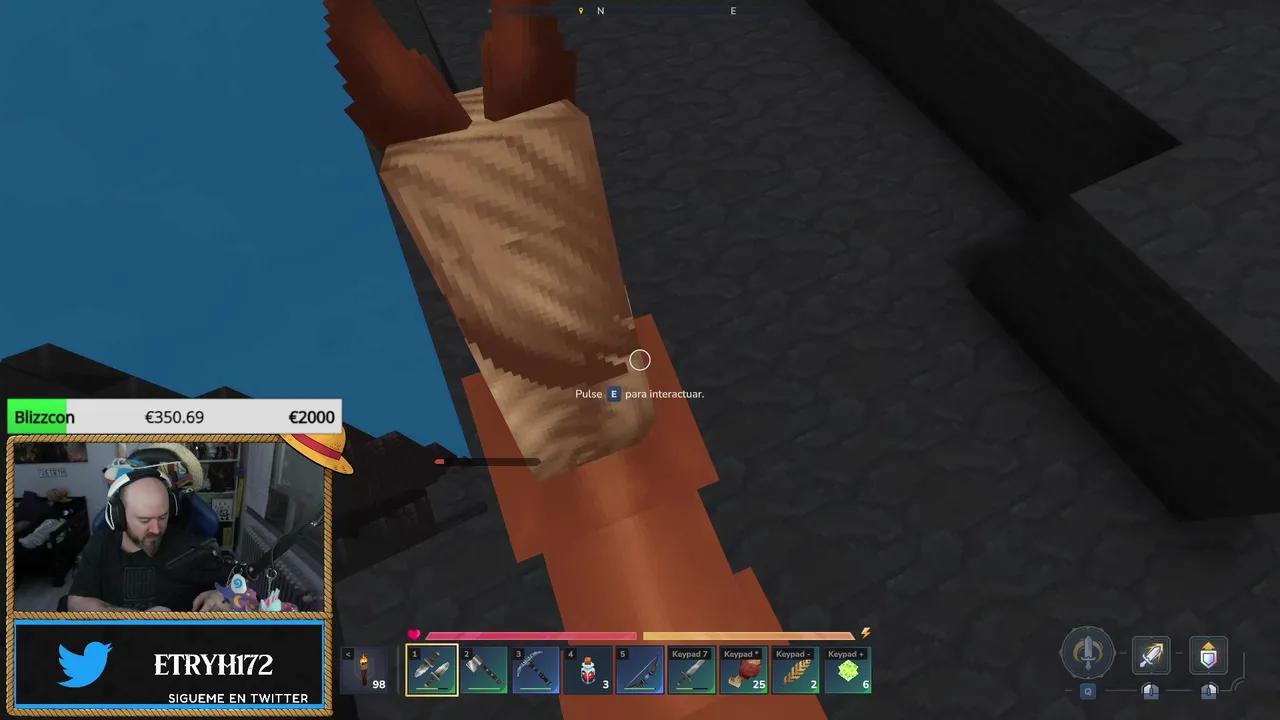Select the health potion in hotbar slot 4
1280x720 pixels.
[588, 668]
